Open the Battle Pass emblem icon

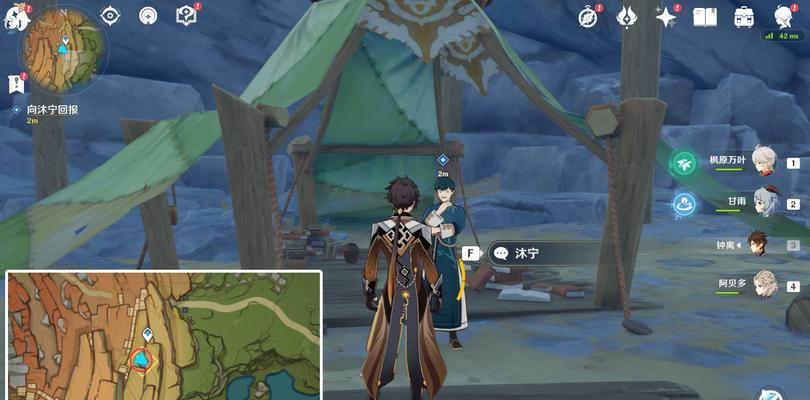point(627,16)
